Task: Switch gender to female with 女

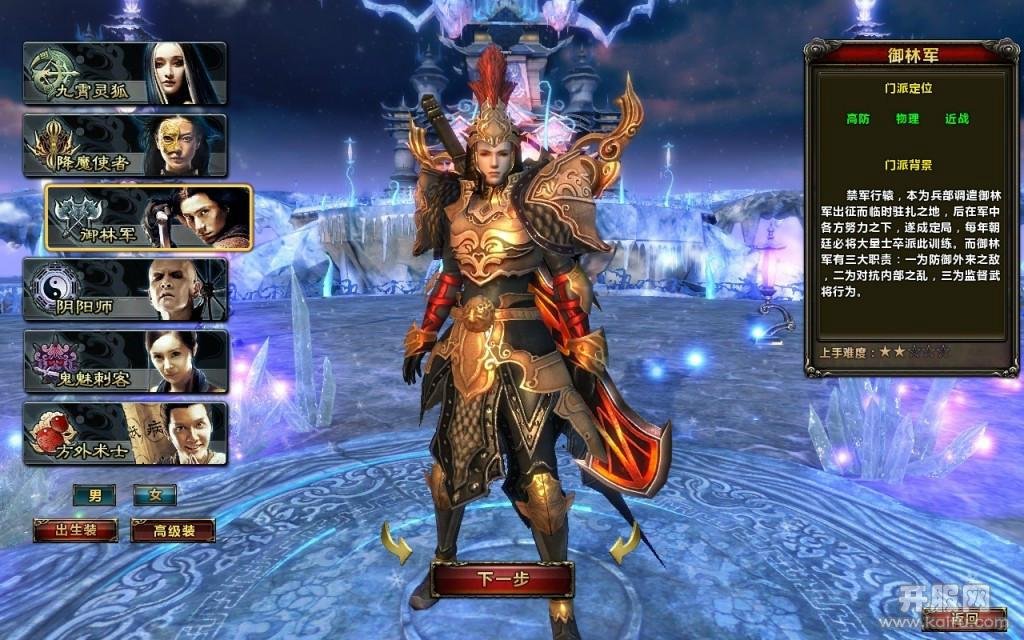Action: [155, 495]
